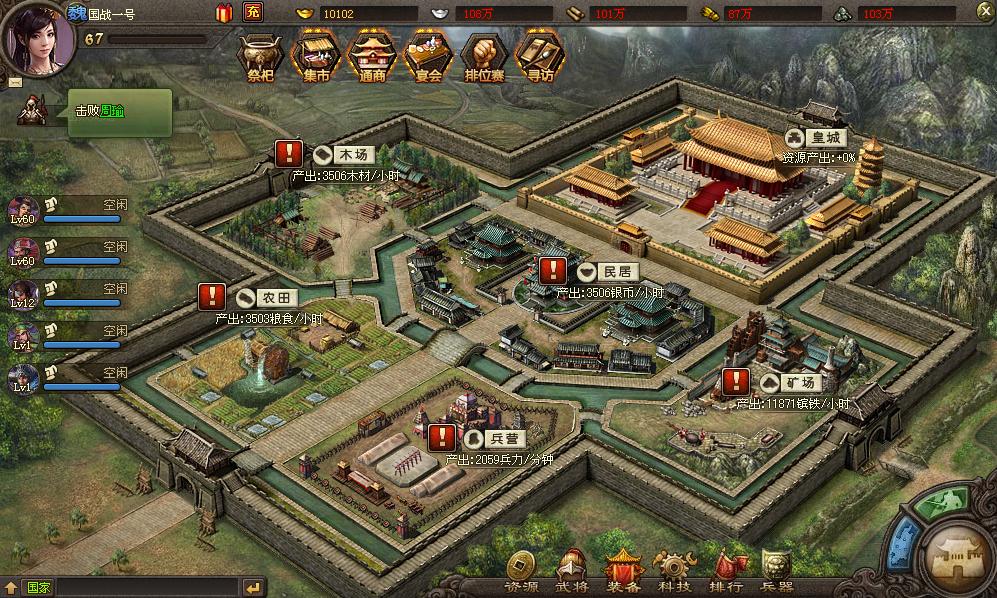Open the 武将 generals menu
This screenshot has width=997, height=598.
click(572, 571)
